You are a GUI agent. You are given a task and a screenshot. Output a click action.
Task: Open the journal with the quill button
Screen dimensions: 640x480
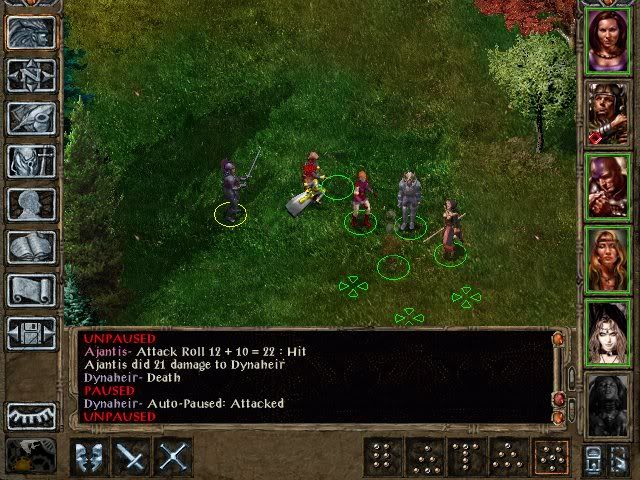pyautogui.click(x=31, y=118)
